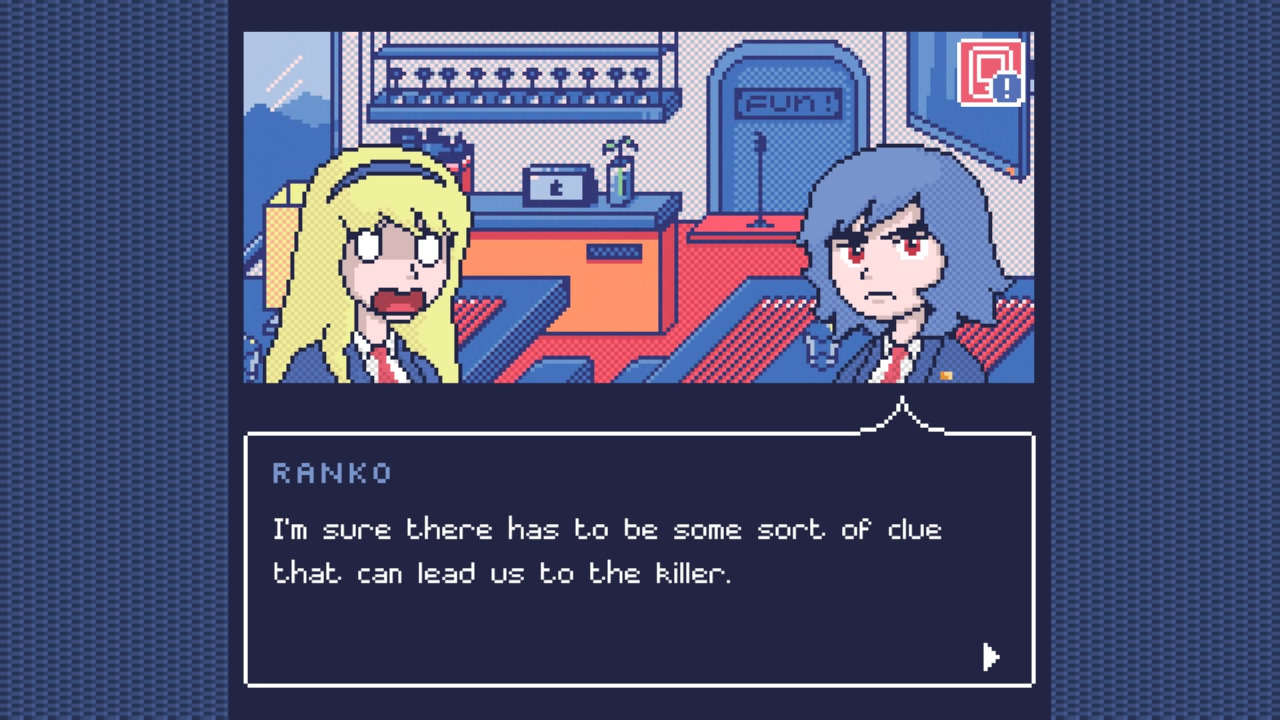Screen dimensions: 1280x720
Task: Toggle the dialogue box visibility
Action: [x=640, y=555]
